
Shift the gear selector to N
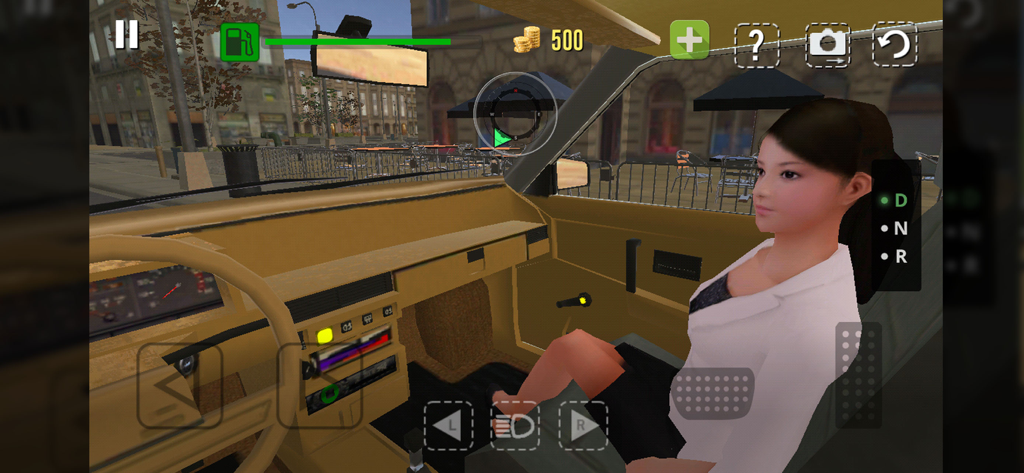tap(900, 228)
